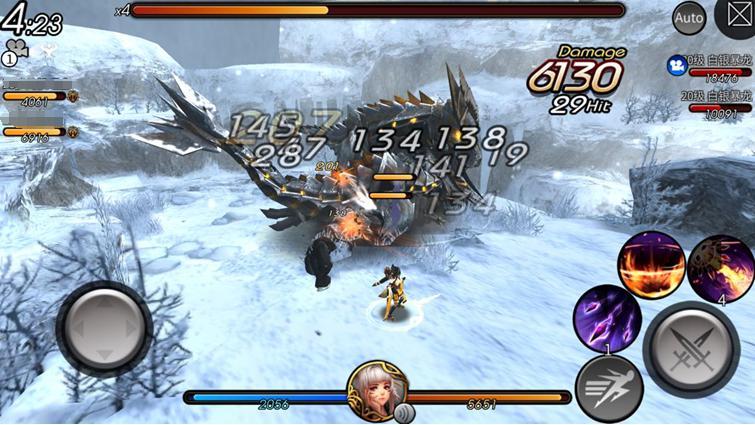Cast the fiery explosion ring skill

tap(651, 265)
